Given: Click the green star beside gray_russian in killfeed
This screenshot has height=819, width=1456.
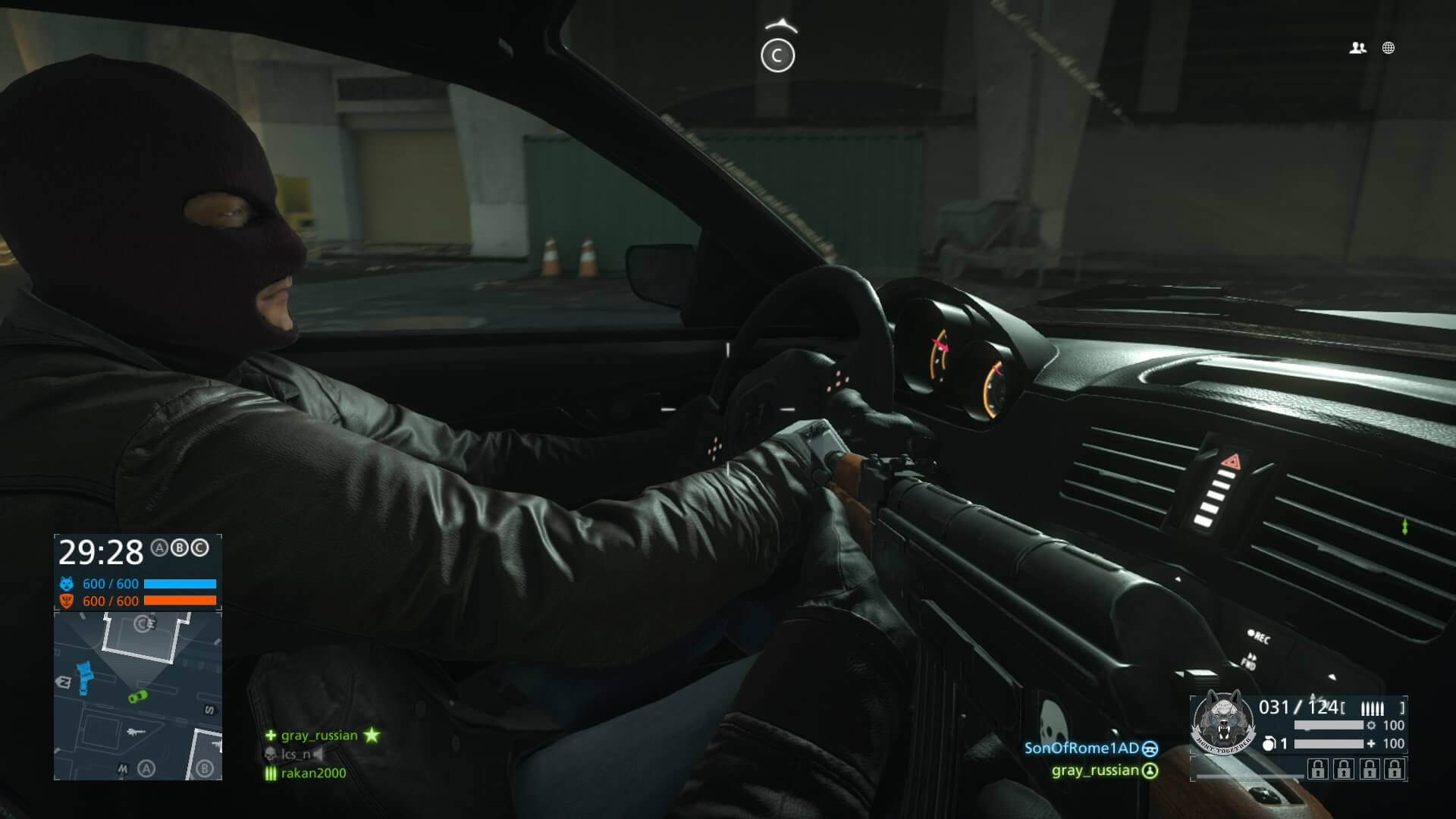Looking at the screenshot, I should (372, 735).
